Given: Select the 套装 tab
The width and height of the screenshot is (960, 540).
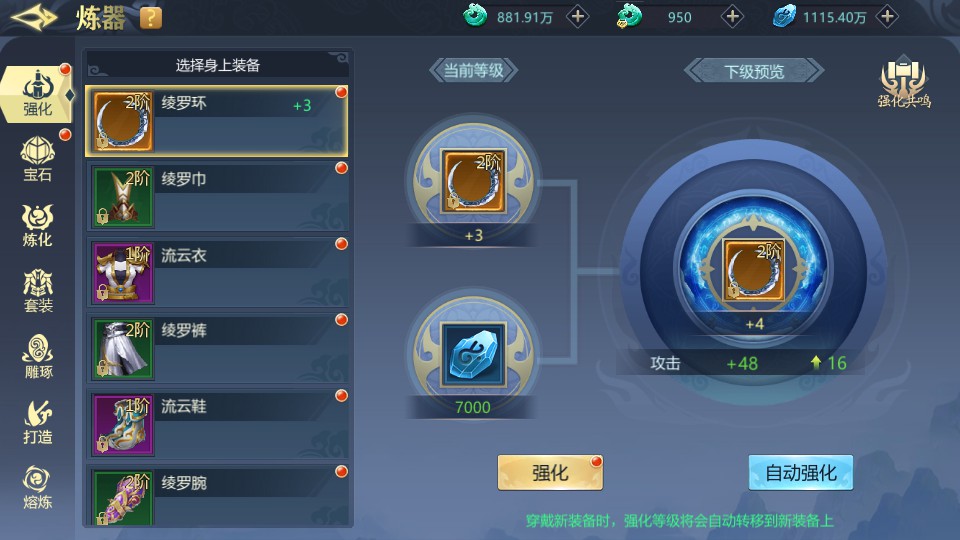Looking at the screenshot, I should tap(38, 291).
